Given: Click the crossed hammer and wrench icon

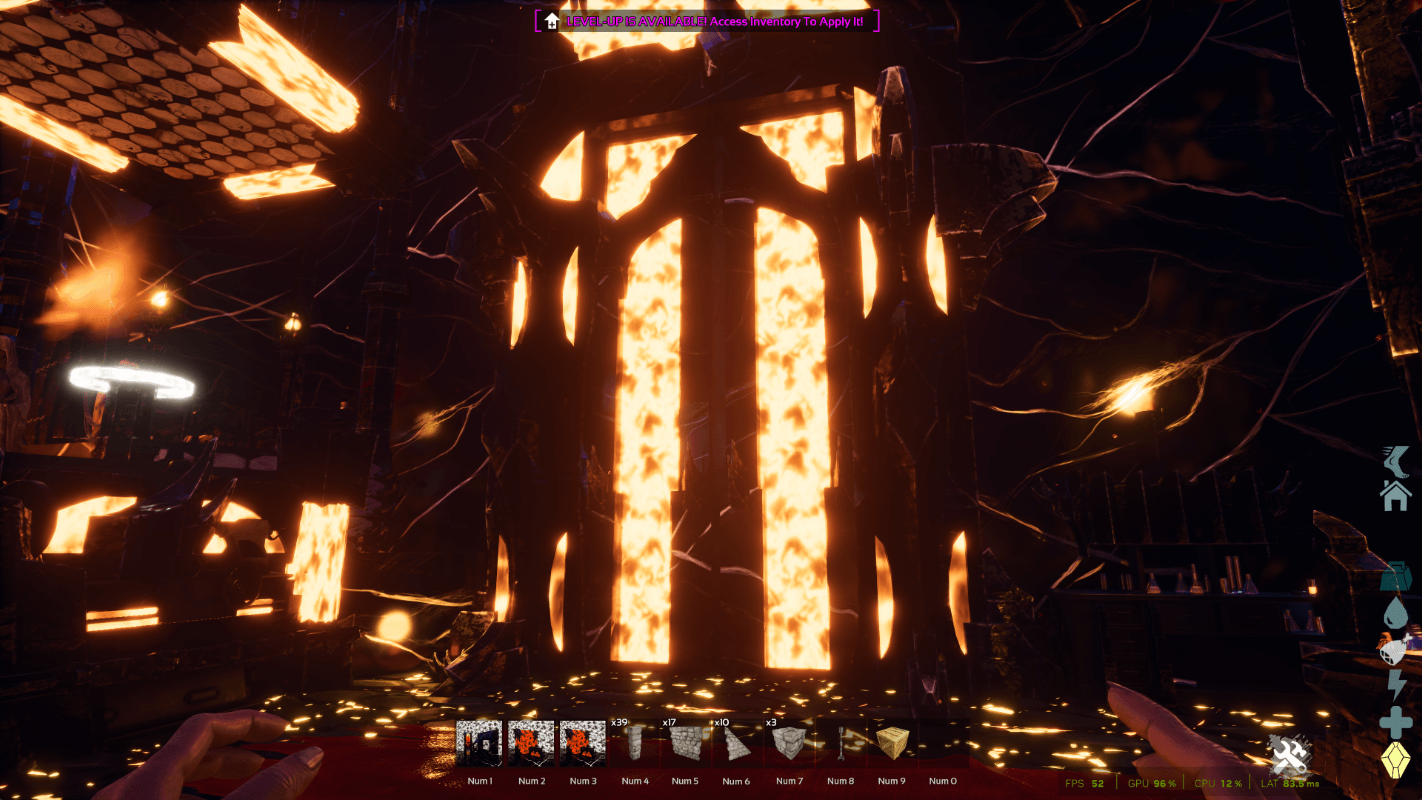Looking at the screenshot, I should [x=1290, y=756].
